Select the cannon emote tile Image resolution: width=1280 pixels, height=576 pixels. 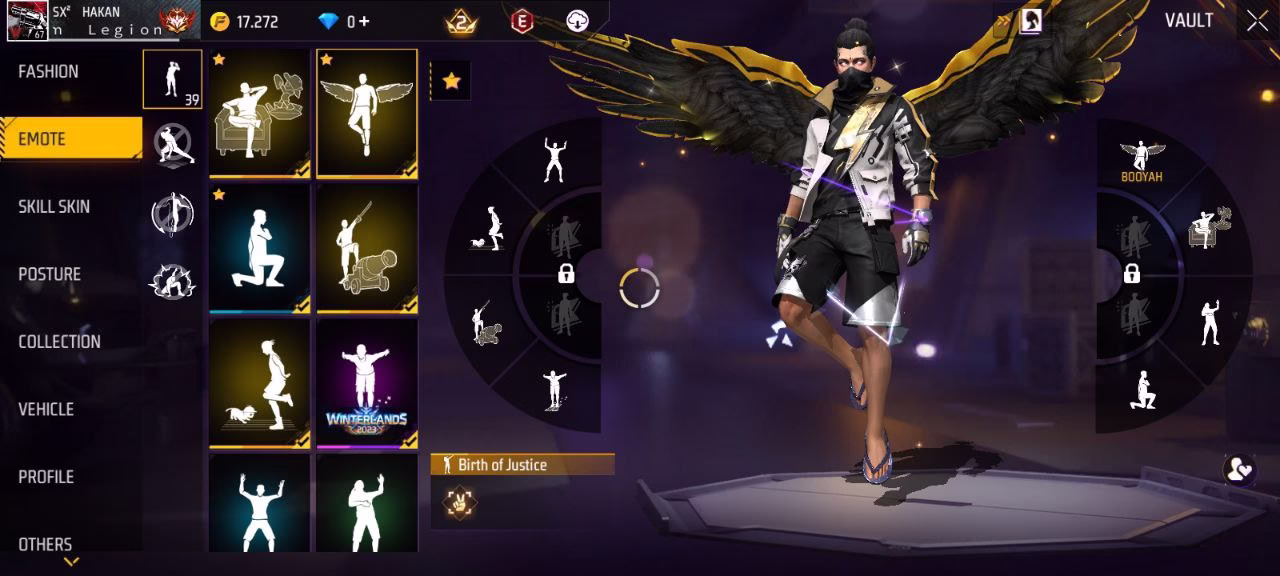366,247
